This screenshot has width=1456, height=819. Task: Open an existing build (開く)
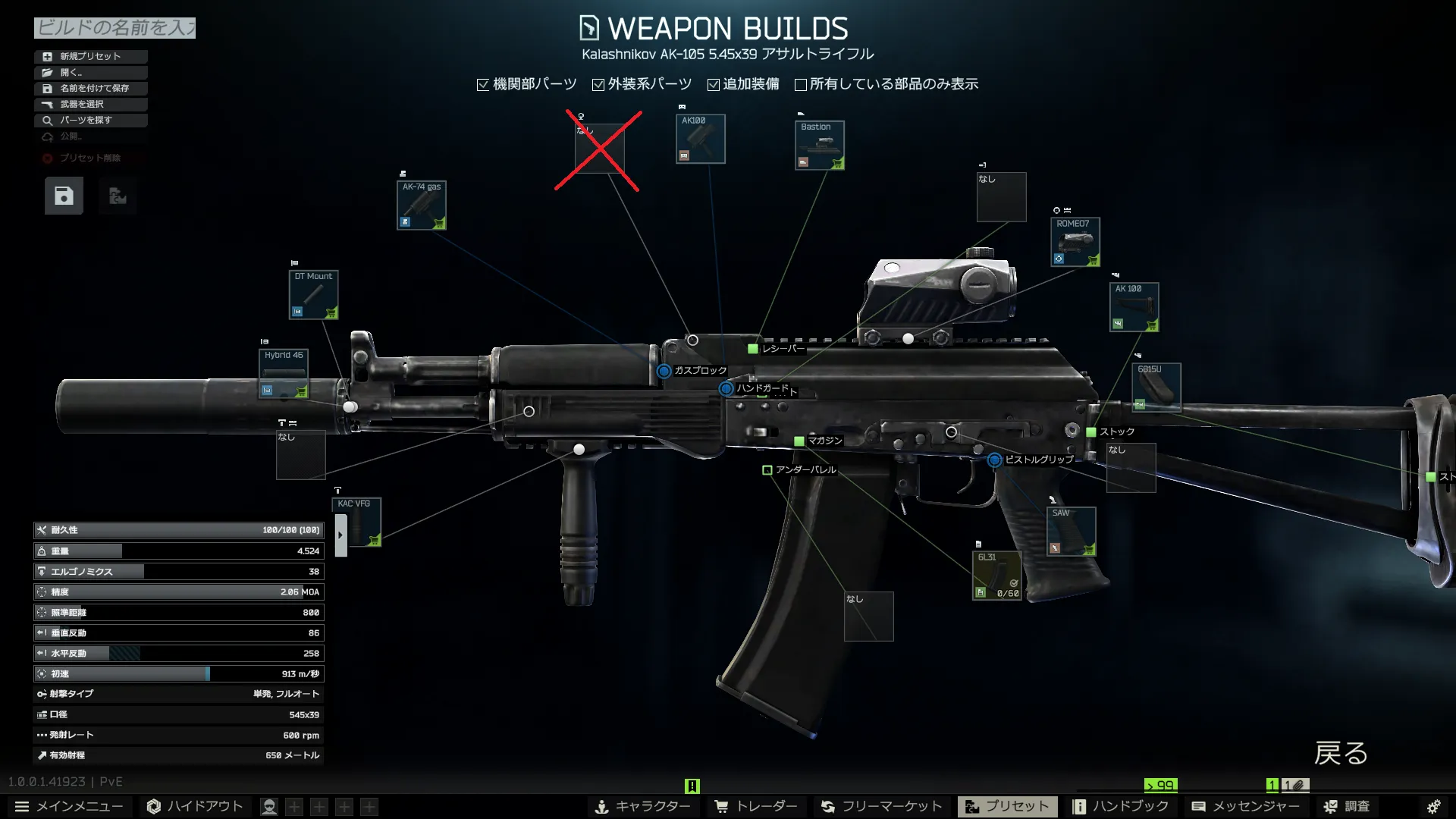pyautogui.click(x=90, y=72)
